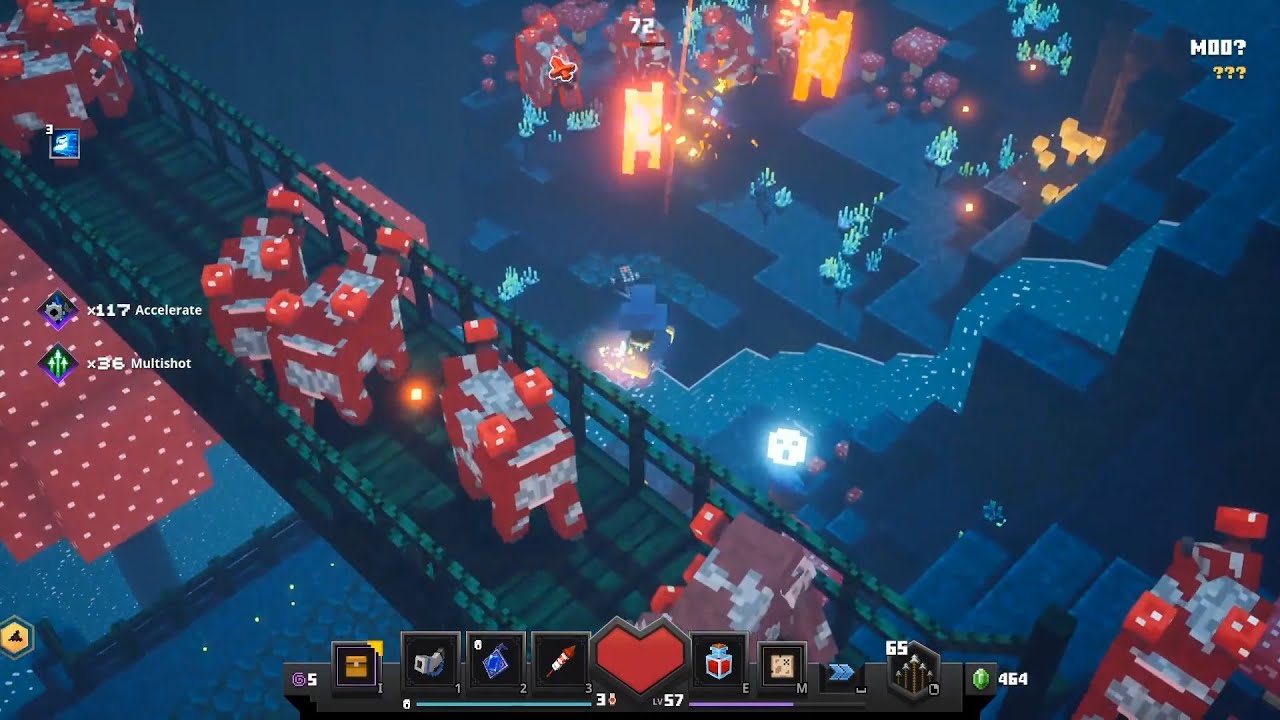This screenshot has width=1280, height=720.
Task: Use the first artifact slot
Action: [430, 662]
